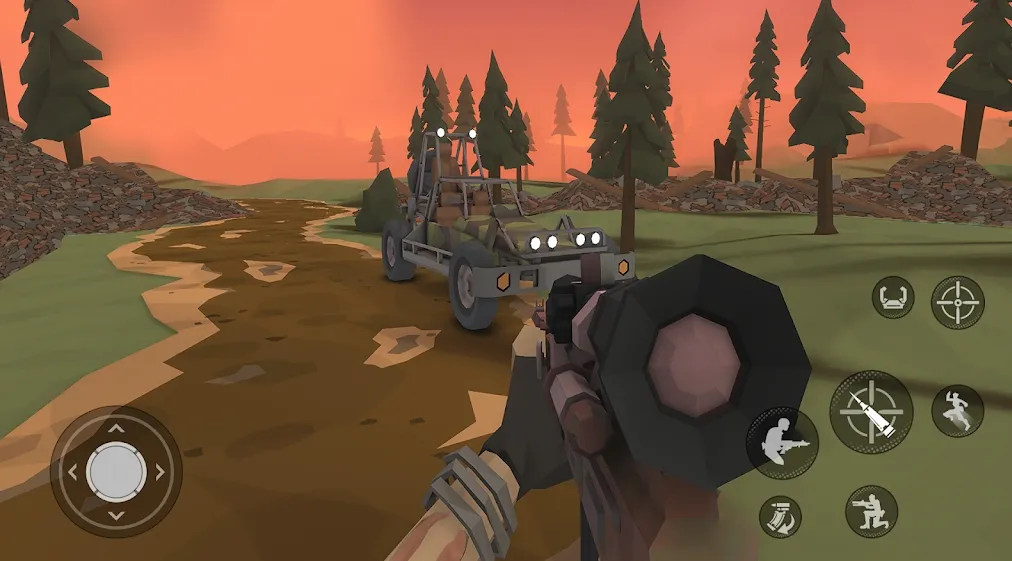Reload the weapon using the magazine icon
The height and width of the screenshot is (561, 1012).
pos(780,515)
